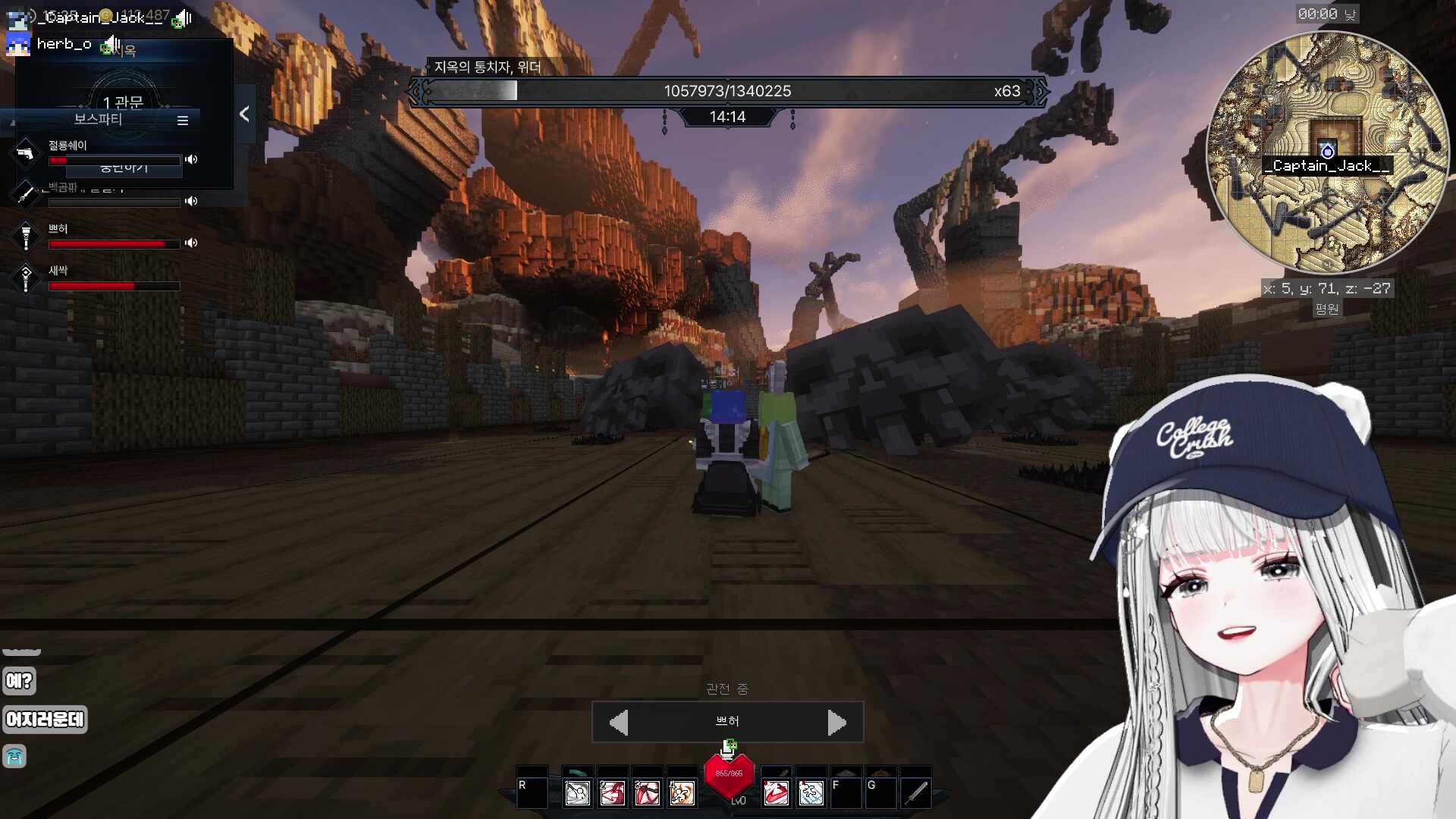This screenshot has height=819, width=1456.
Task: Activate skill slot 1 in the hotbar
Action: click(577, 793)
